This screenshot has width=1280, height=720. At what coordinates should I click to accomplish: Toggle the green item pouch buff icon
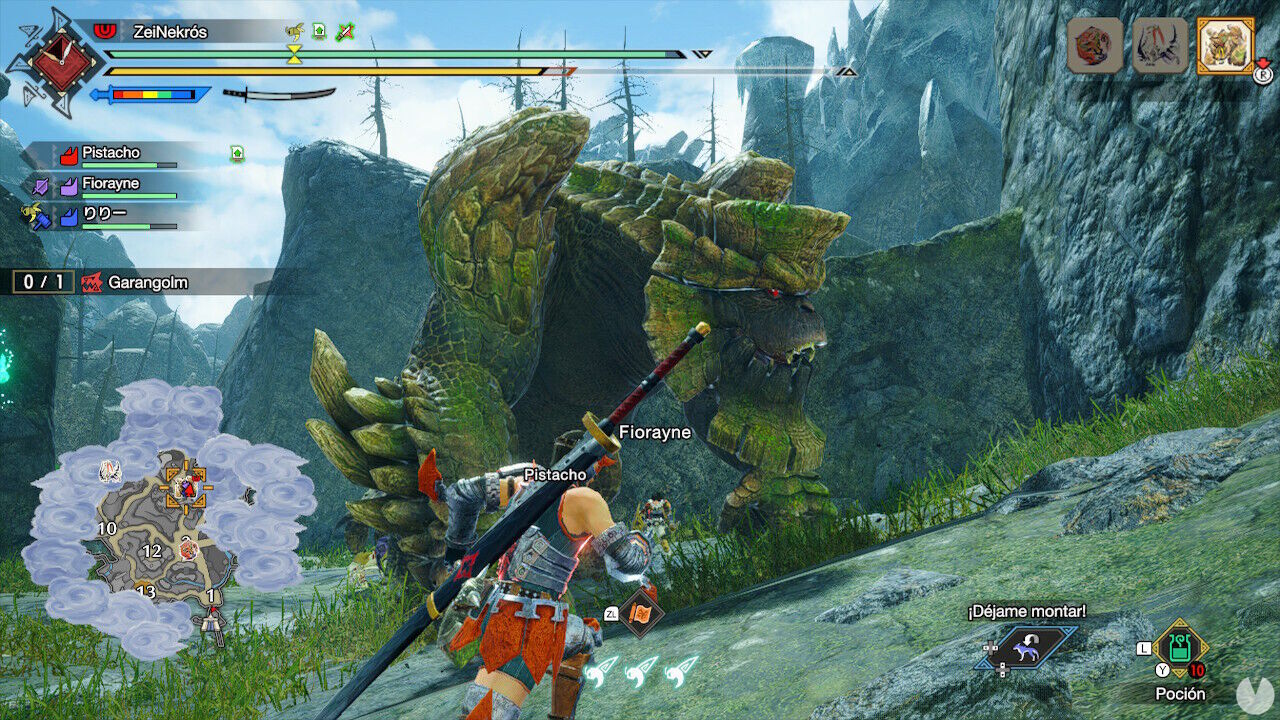(x=319, y=32)
